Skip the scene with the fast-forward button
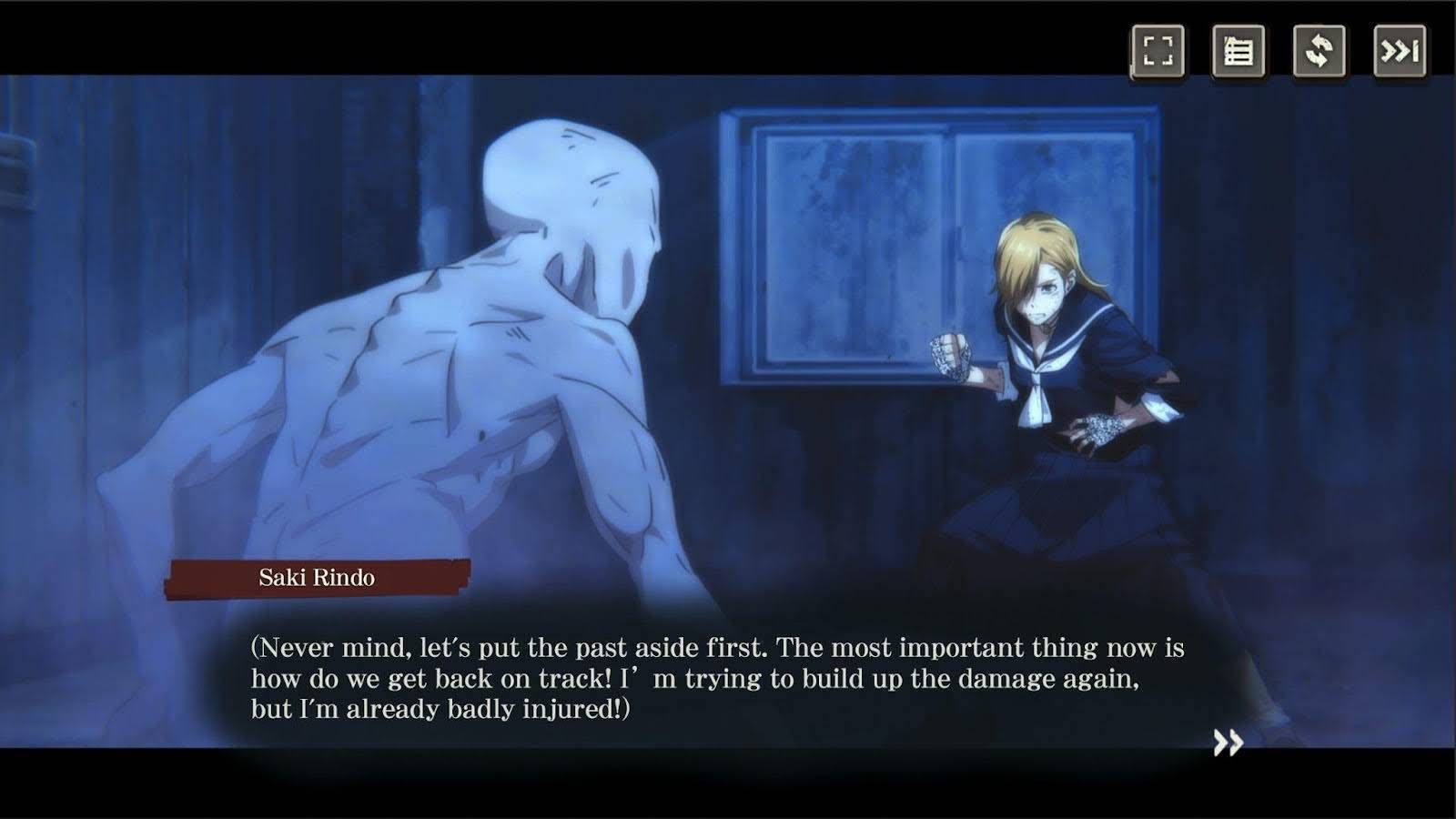This screenshot has width=1456, height=819. [x=1400, y=51]
